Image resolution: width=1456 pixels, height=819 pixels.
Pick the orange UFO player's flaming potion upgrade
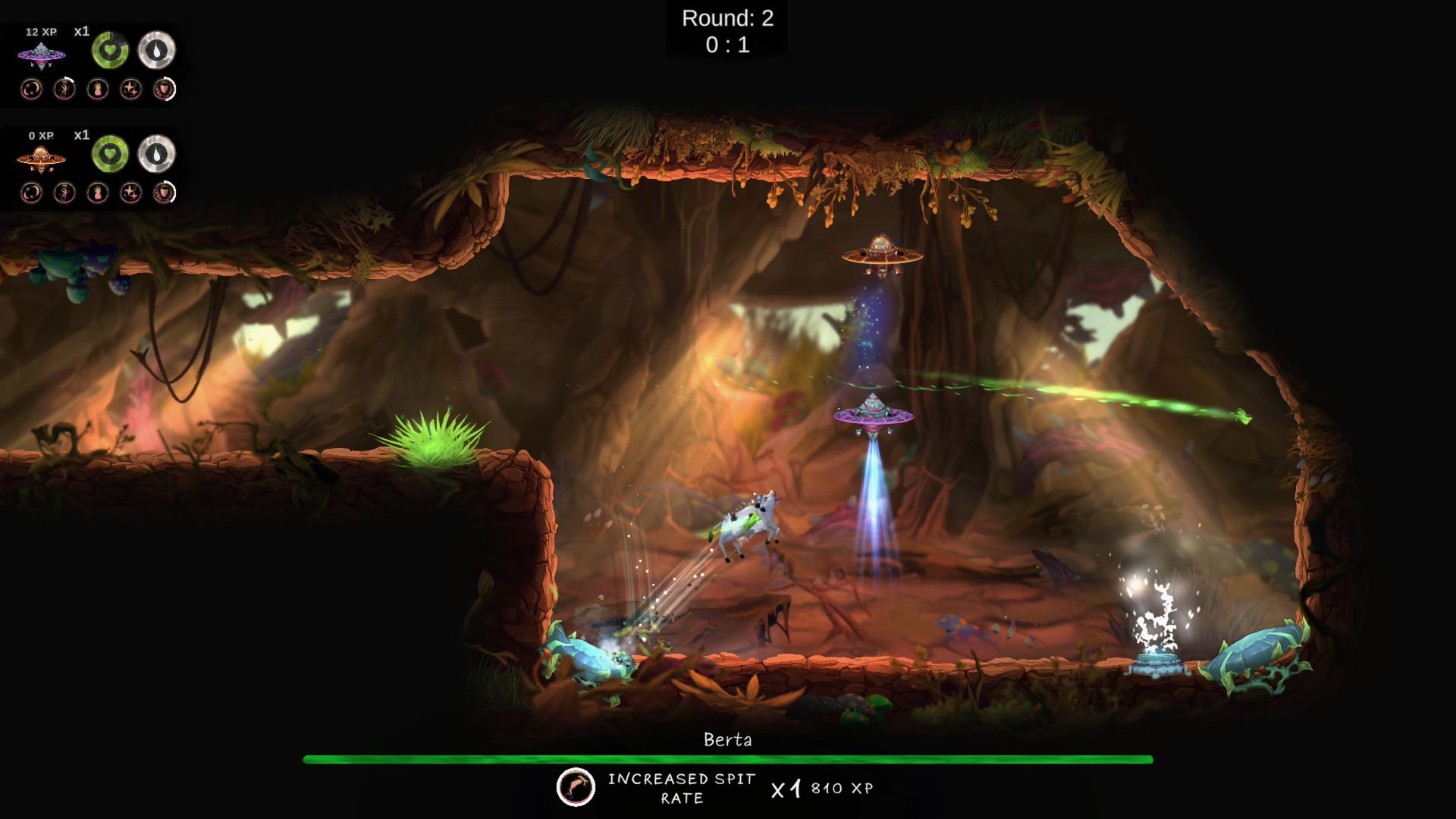[97, 193]
